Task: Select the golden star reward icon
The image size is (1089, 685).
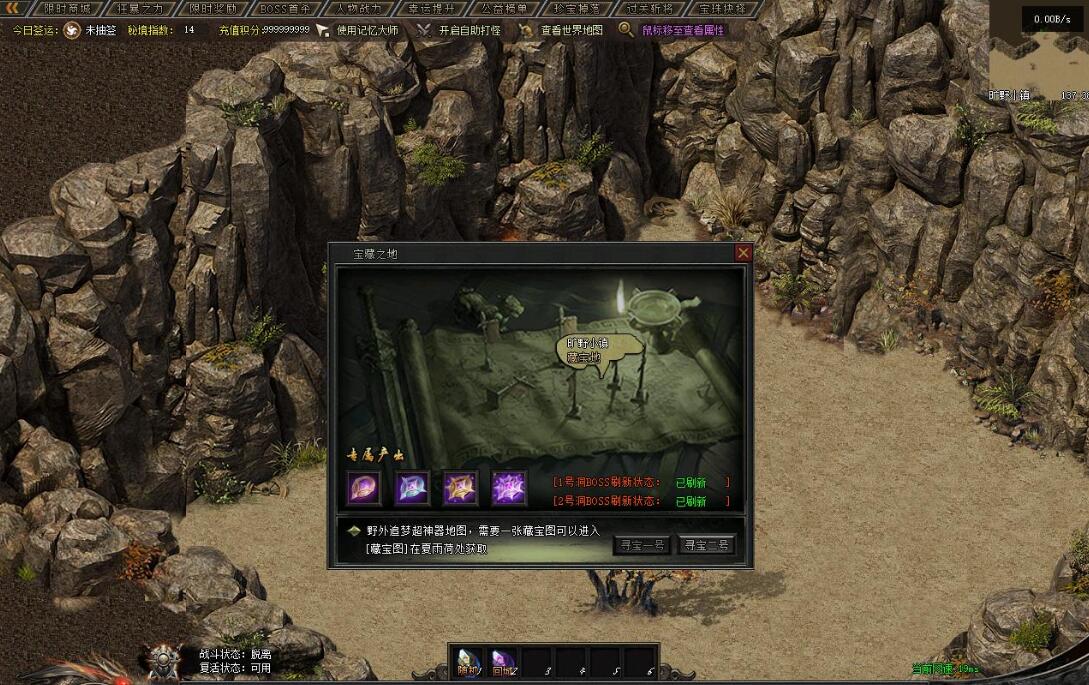Action: (x=461, y=488)
